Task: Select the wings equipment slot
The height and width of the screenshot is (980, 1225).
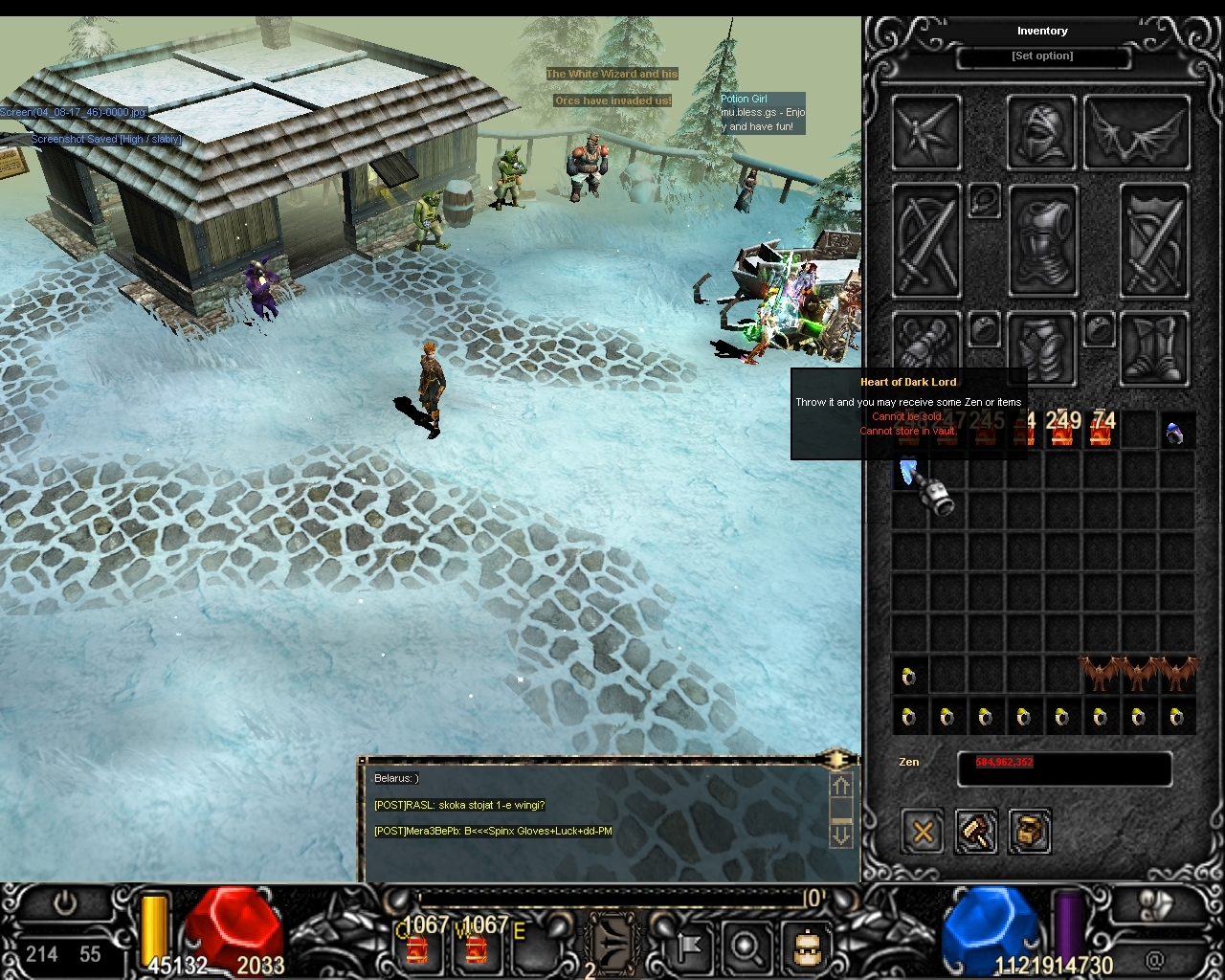Action: point(1138,131)
